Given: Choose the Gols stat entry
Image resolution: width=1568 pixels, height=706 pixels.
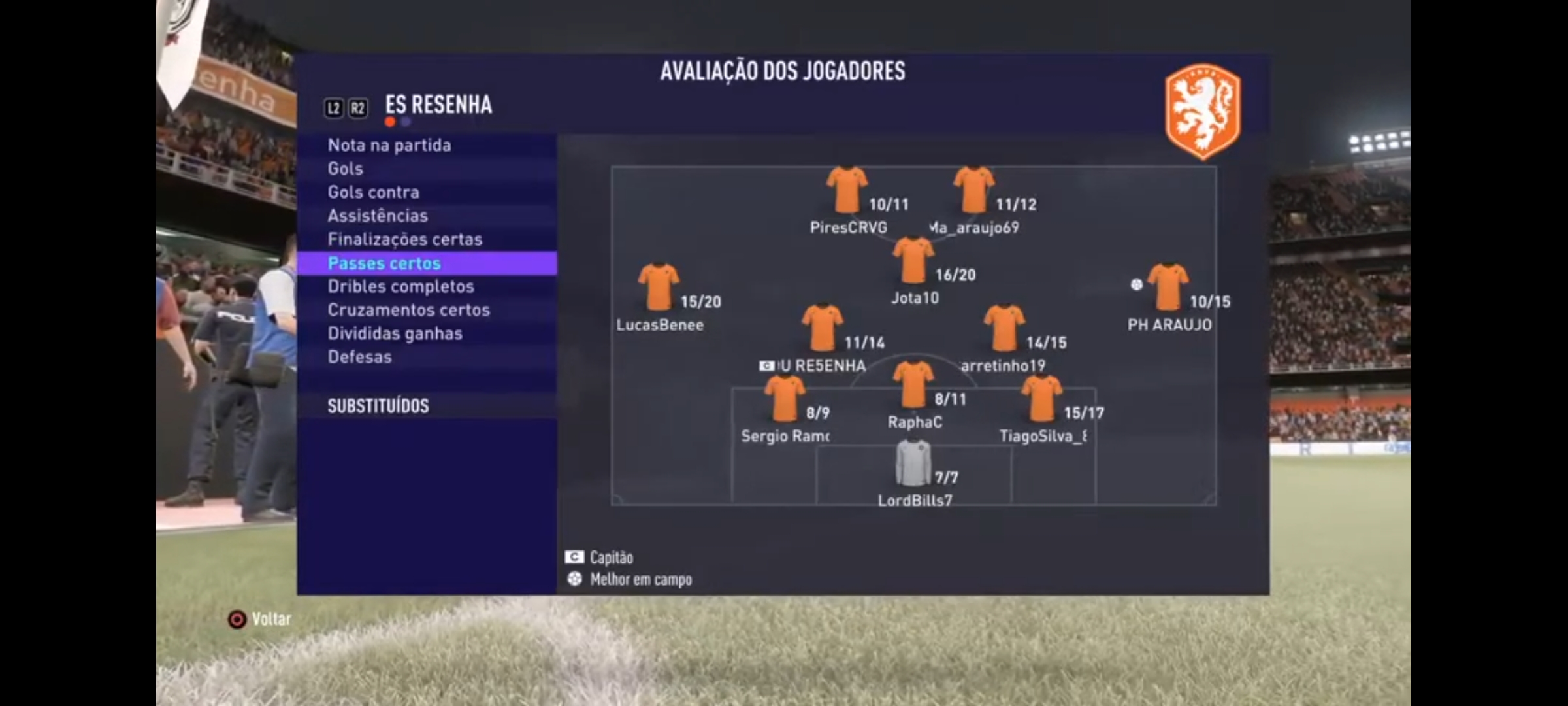Looking at the screenshot, I should (x=346, y=169).
